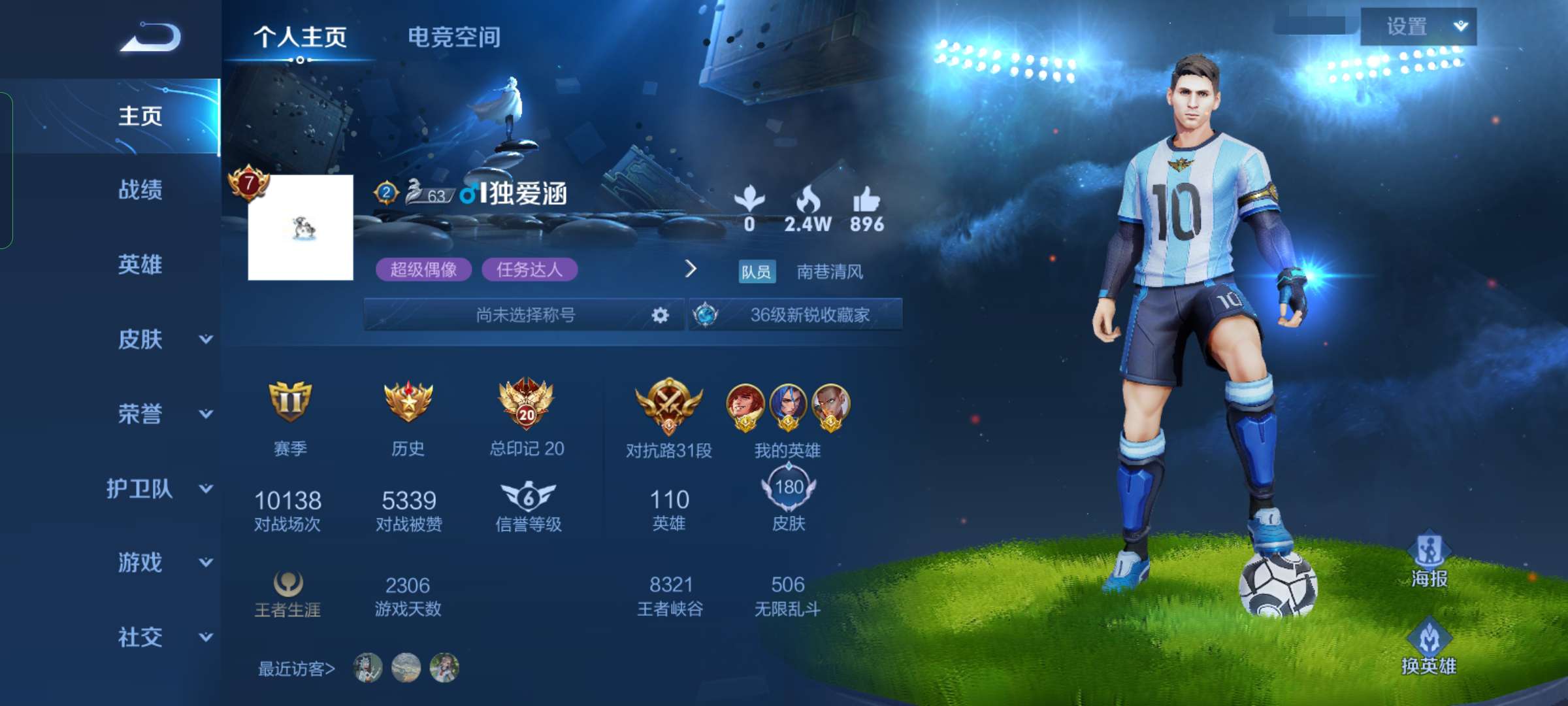The height and width of the screenshot is (706, 1568).
Task: Open the 战绩 sidebar menu item
Action: pos(139,190)
